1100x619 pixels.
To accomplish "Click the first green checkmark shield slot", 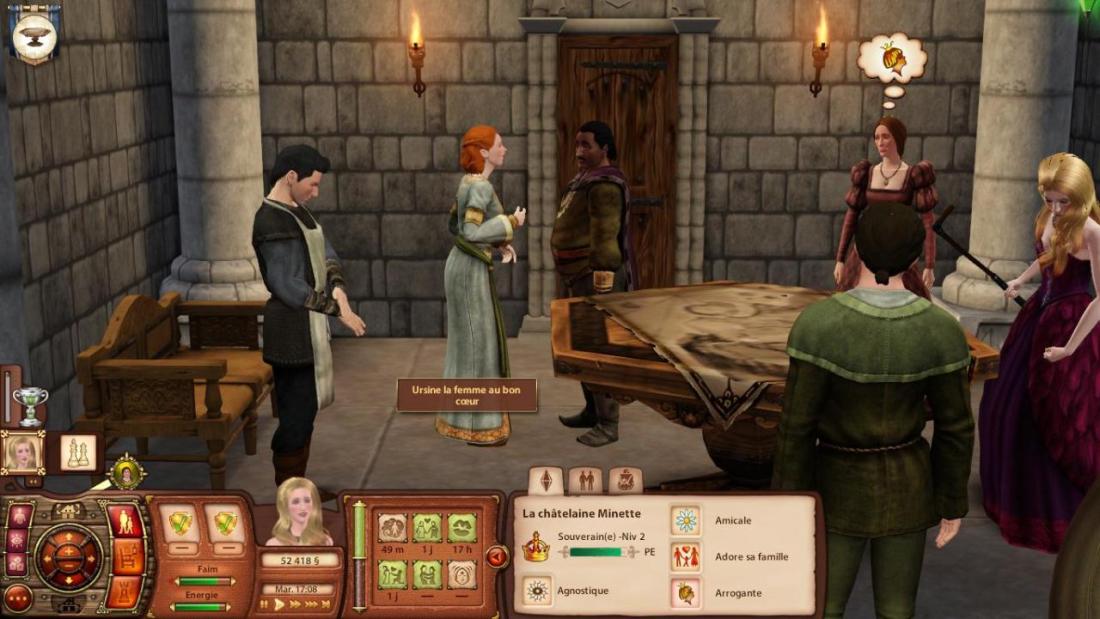I will click(x=179, y=523).
